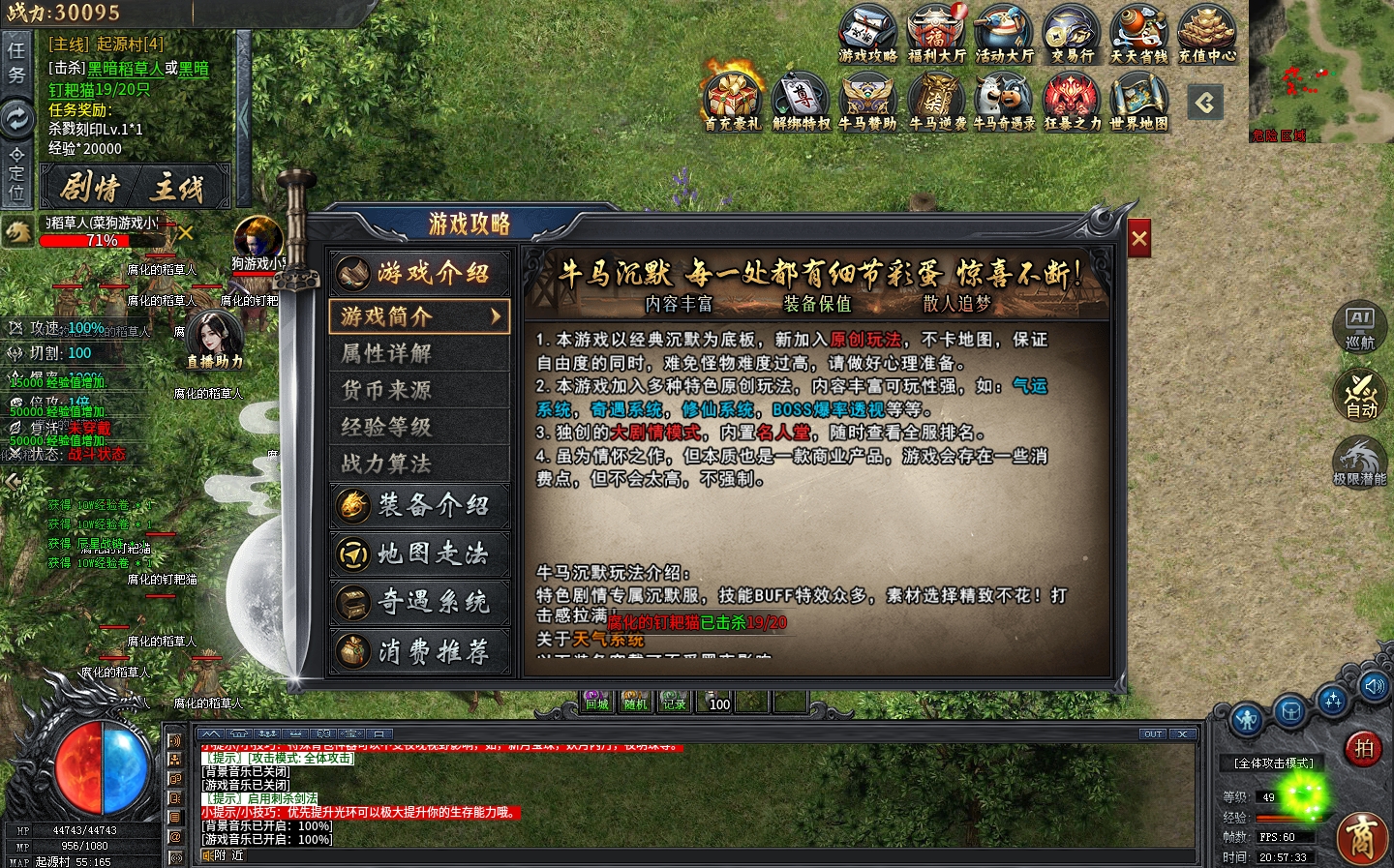Open the 交易行 trading house
1394x868 pixels.
(1072, 33)
